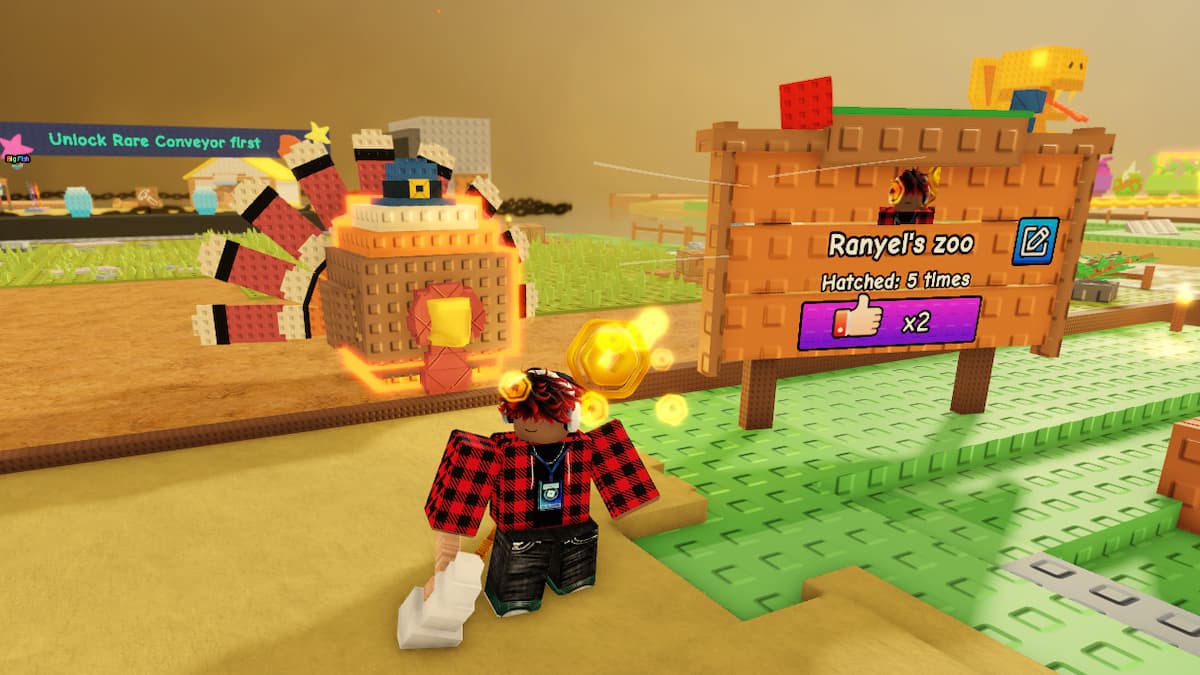Click the blue edit pencil on zoo sign

(x=1035, y=241)
